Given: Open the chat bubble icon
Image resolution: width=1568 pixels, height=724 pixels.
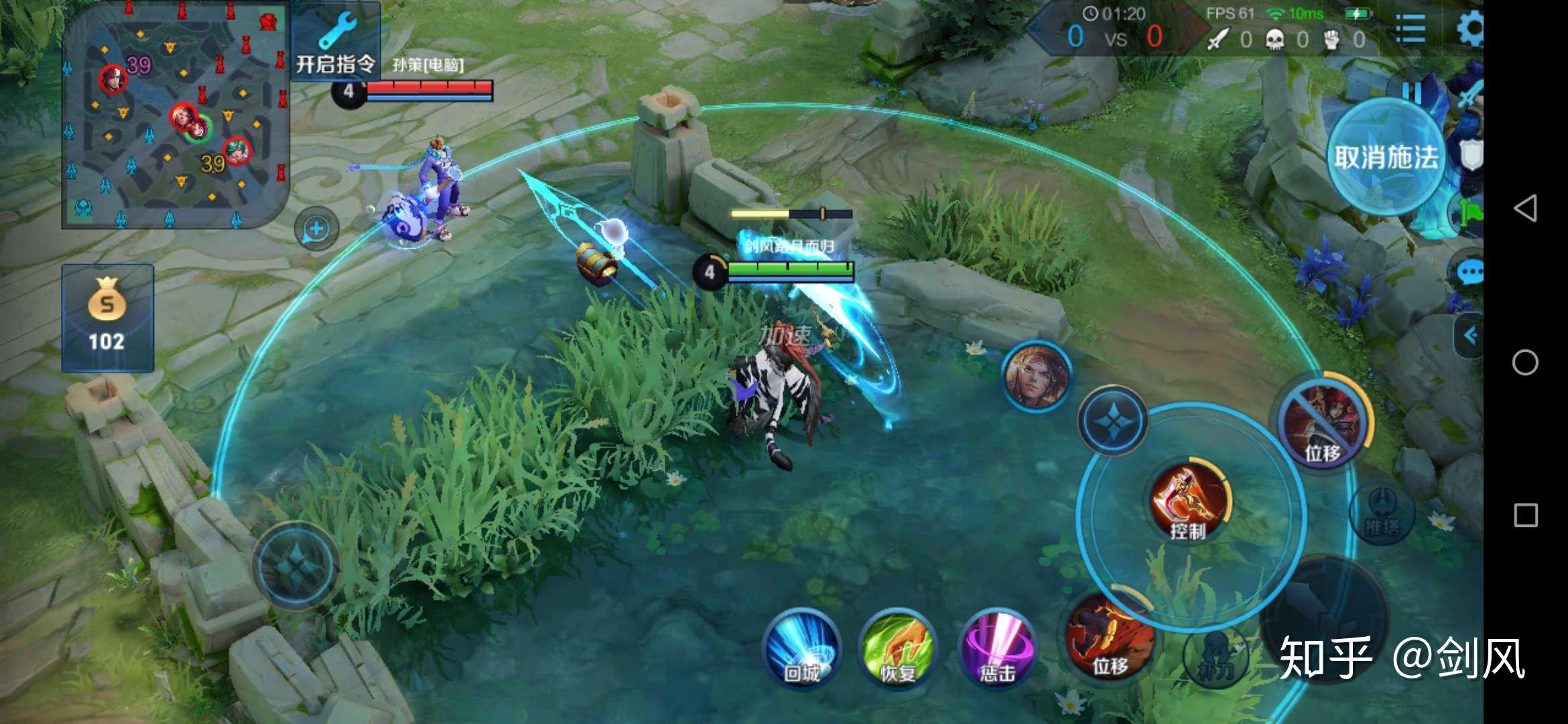Looking at the screenshot, I should [x=1469, y=272].
